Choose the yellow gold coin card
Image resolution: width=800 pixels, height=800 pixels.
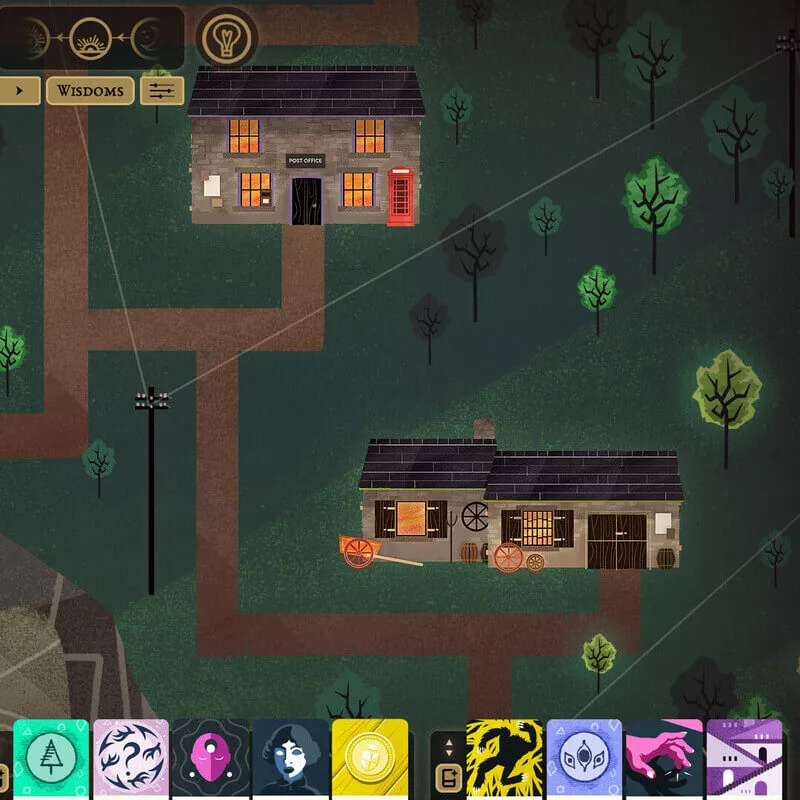(370, 758)
